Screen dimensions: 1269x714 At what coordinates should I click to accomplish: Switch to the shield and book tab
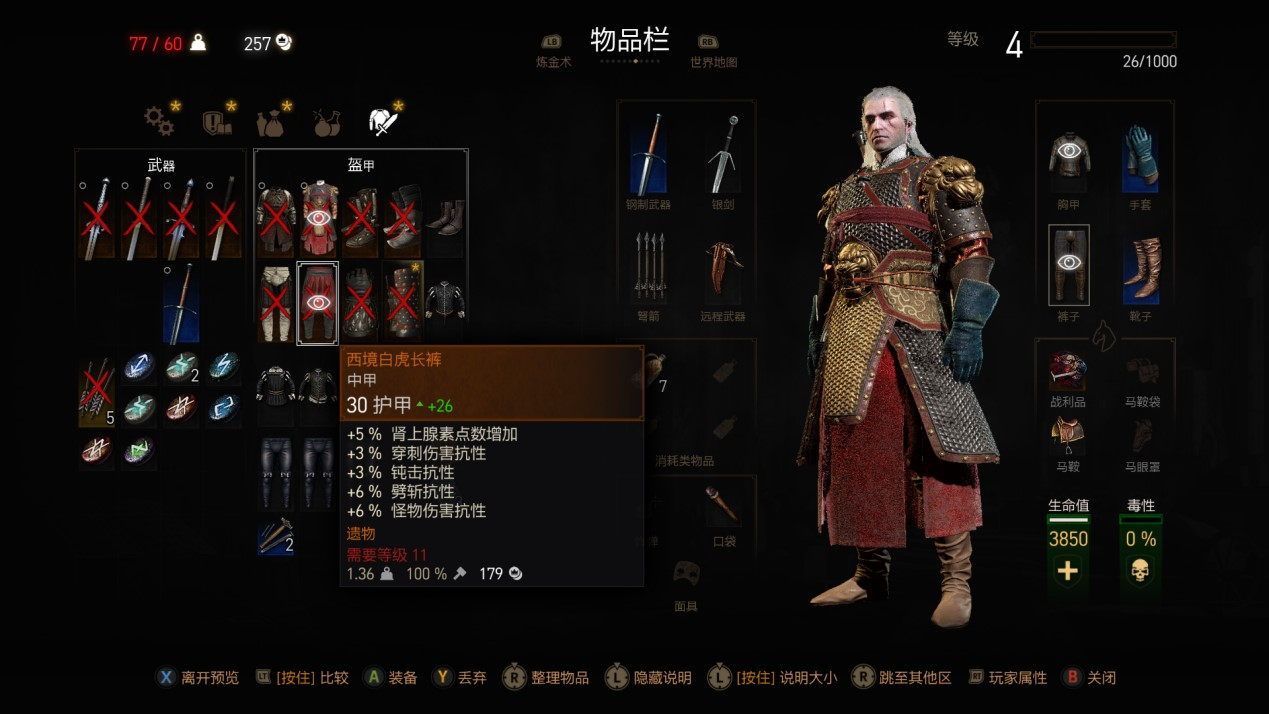(x=216, y=122)
